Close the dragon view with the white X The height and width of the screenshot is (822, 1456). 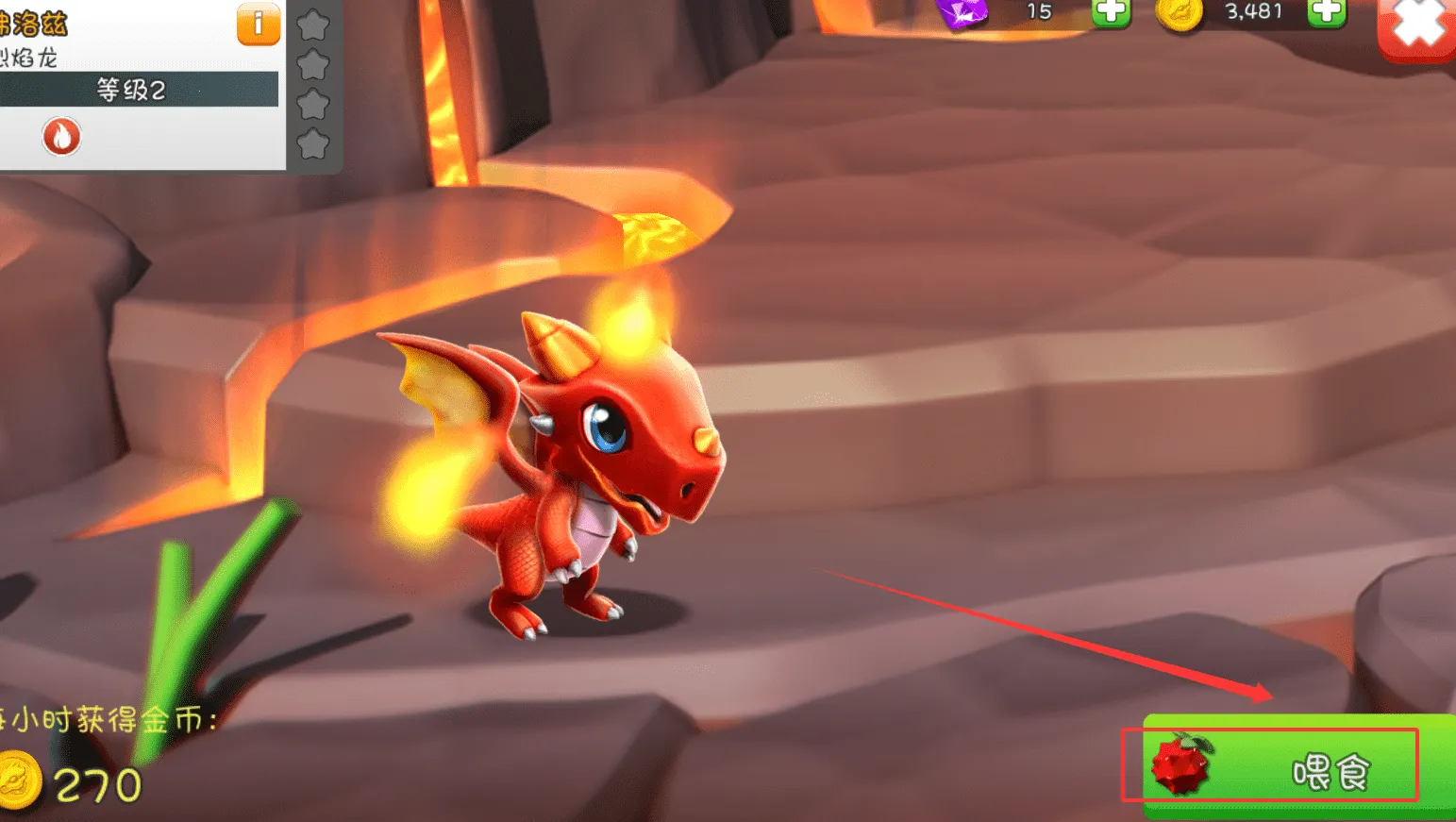pos(1417,25)
